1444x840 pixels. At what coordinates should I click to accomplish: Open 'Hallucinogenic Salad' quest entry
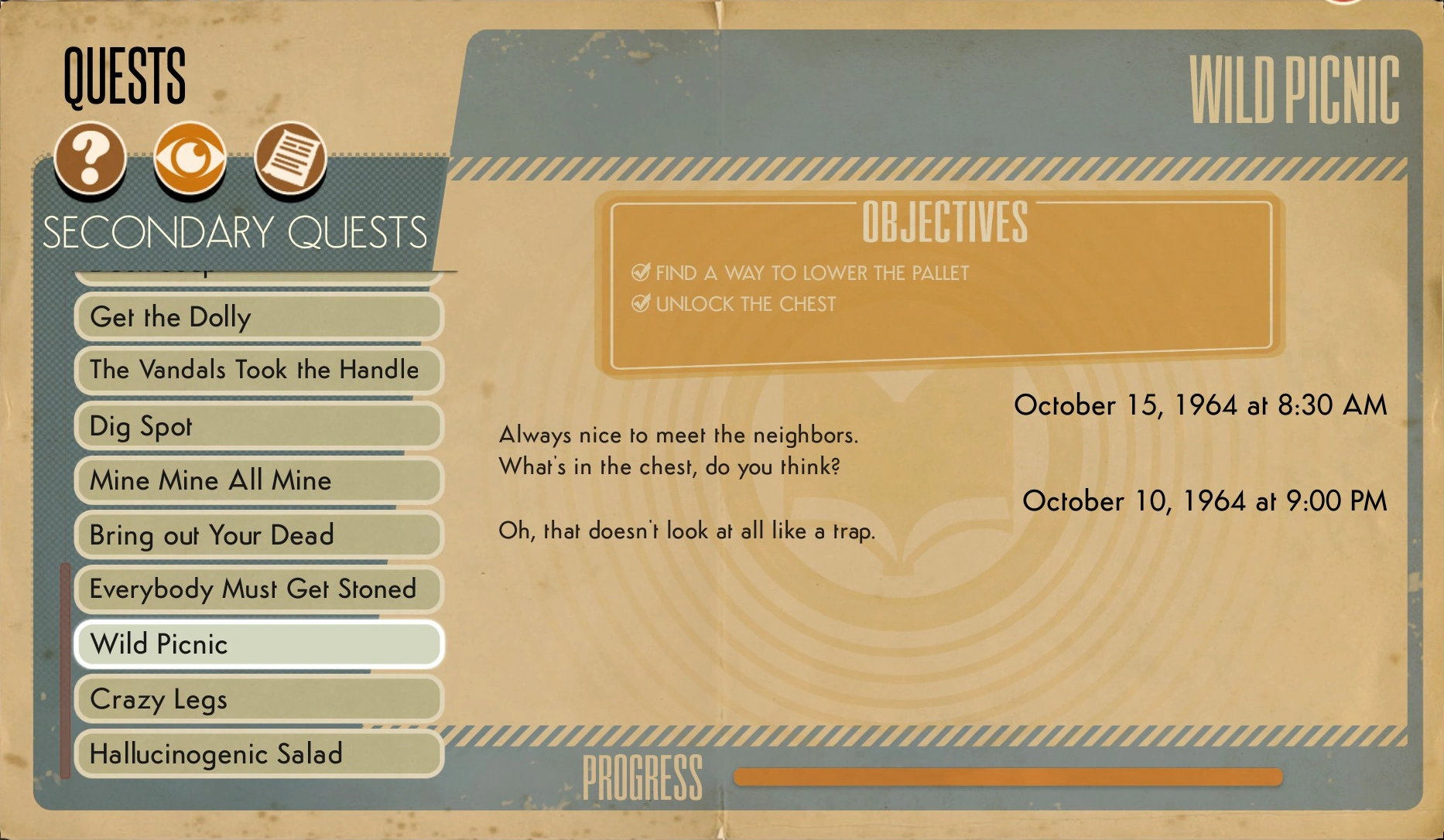(x=257, y=753)
